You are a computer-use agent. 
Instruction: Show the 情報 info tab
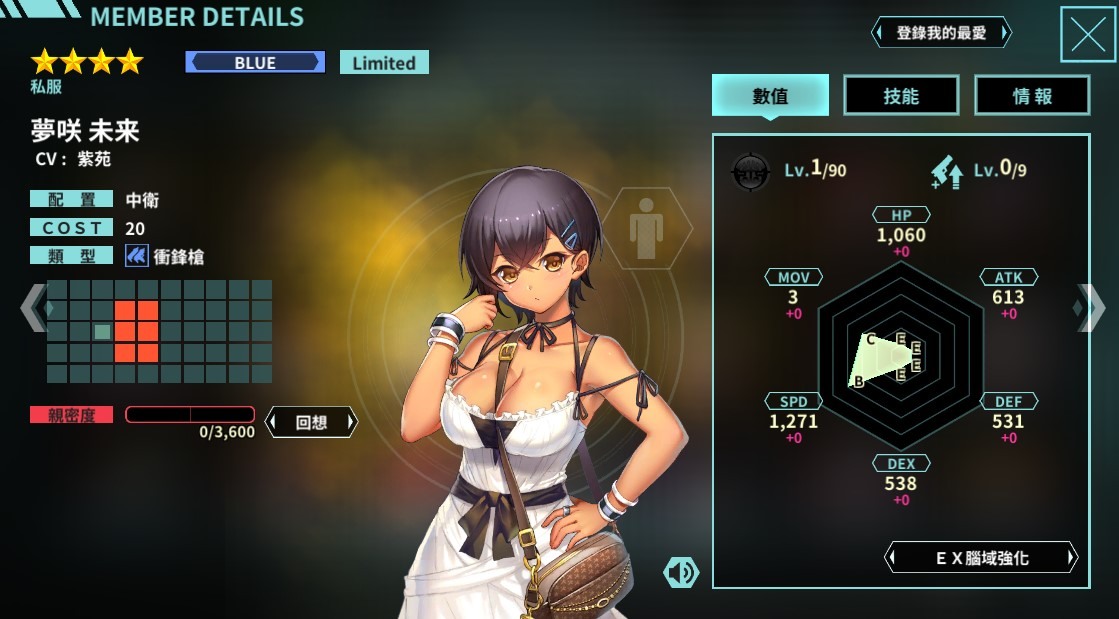click(1032, 96)
